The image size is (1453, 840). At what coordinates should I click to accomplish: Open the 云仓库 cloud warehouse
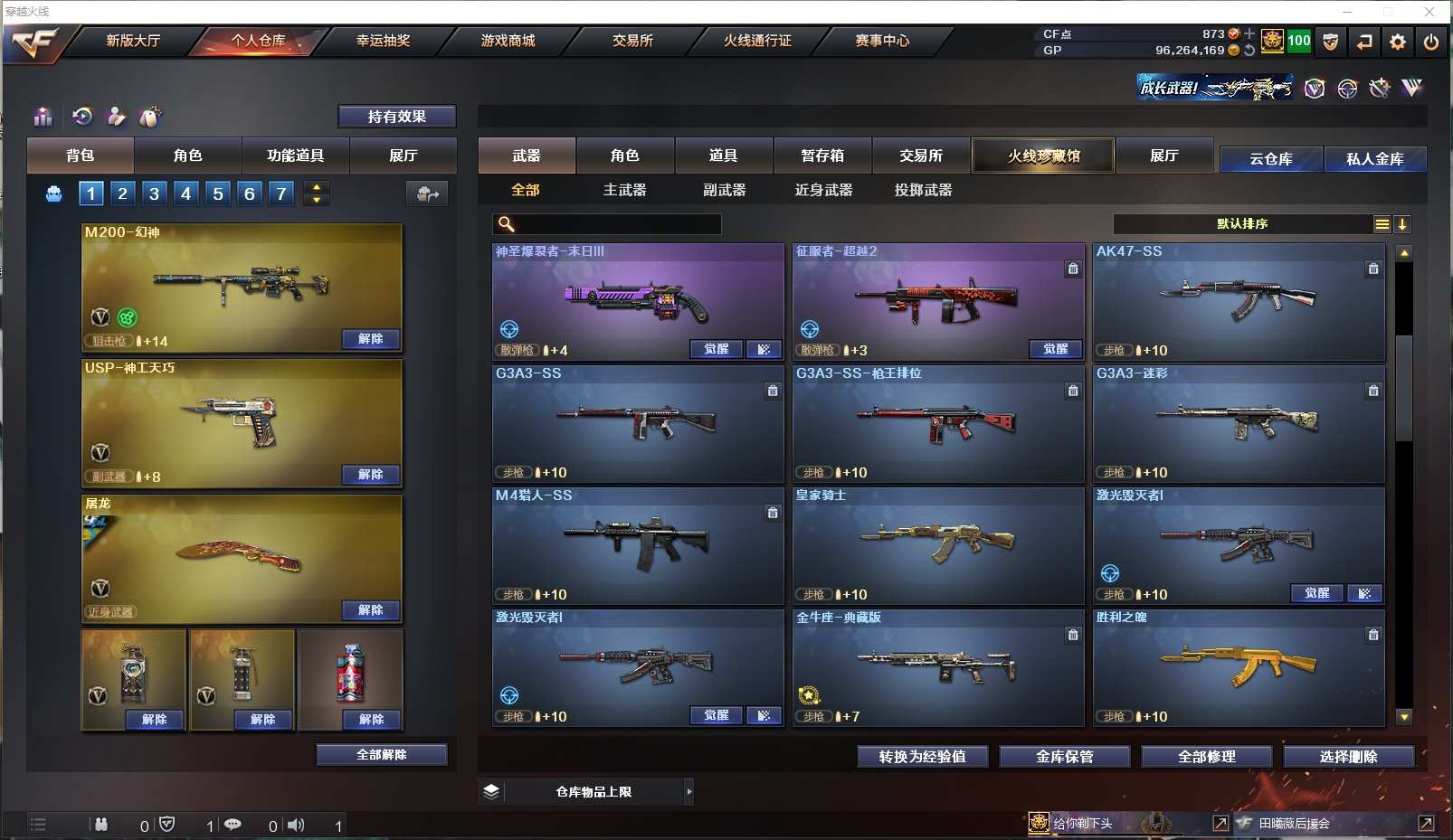(x=1270, y=159)
